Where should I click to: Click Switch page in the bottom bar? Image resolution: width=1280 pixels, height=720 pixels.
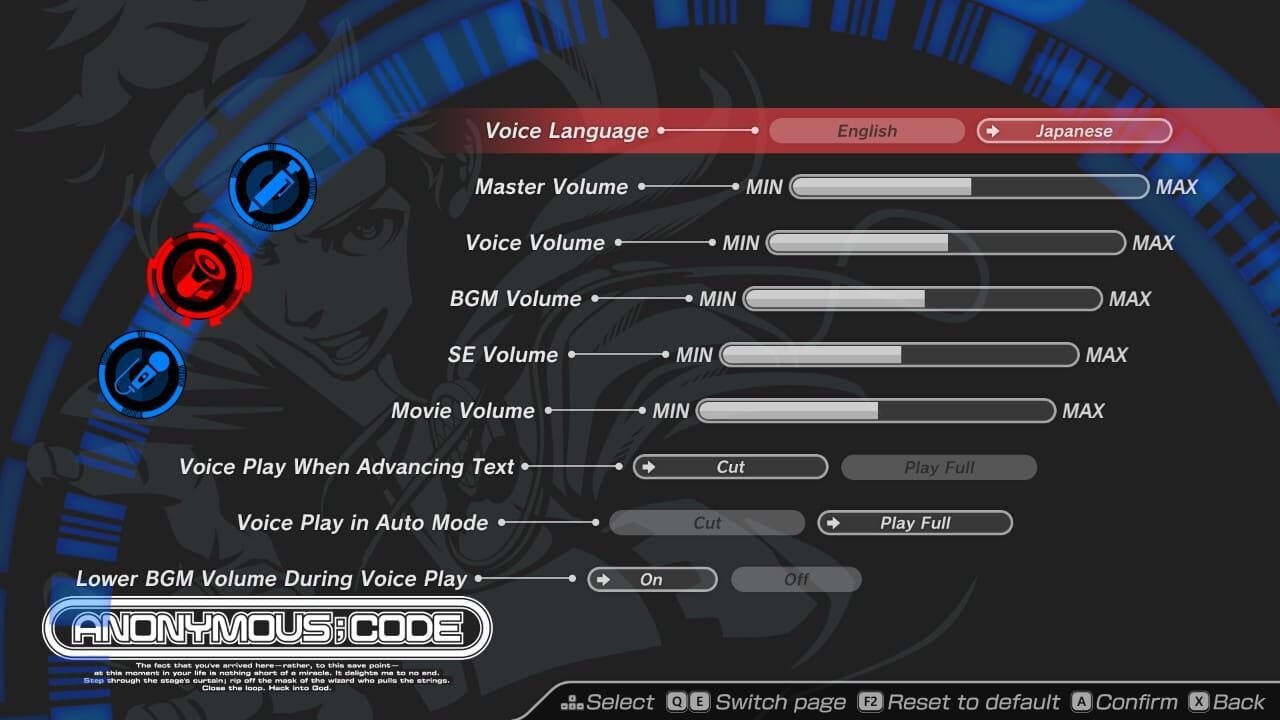pyautogui.click(x=781, y=702)
